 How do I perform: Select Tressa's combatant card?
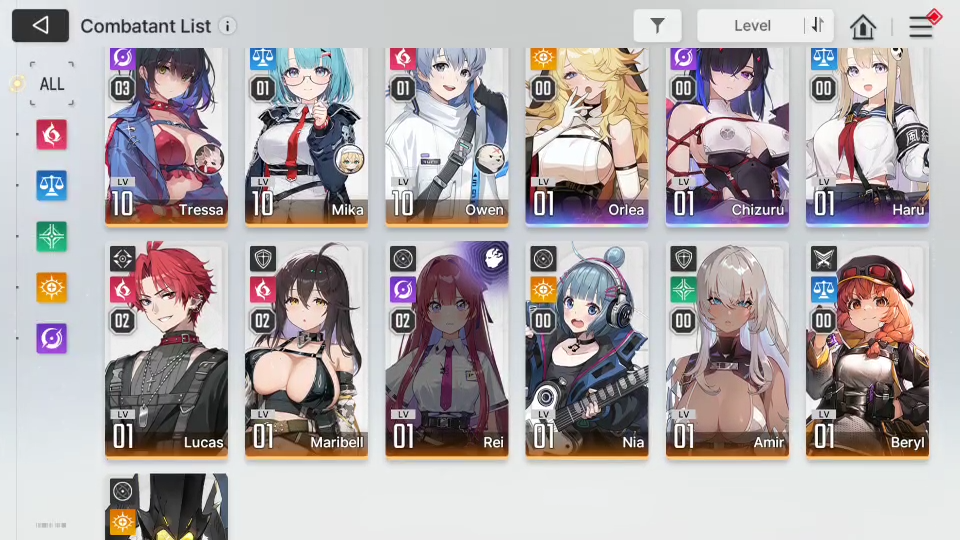167,135
